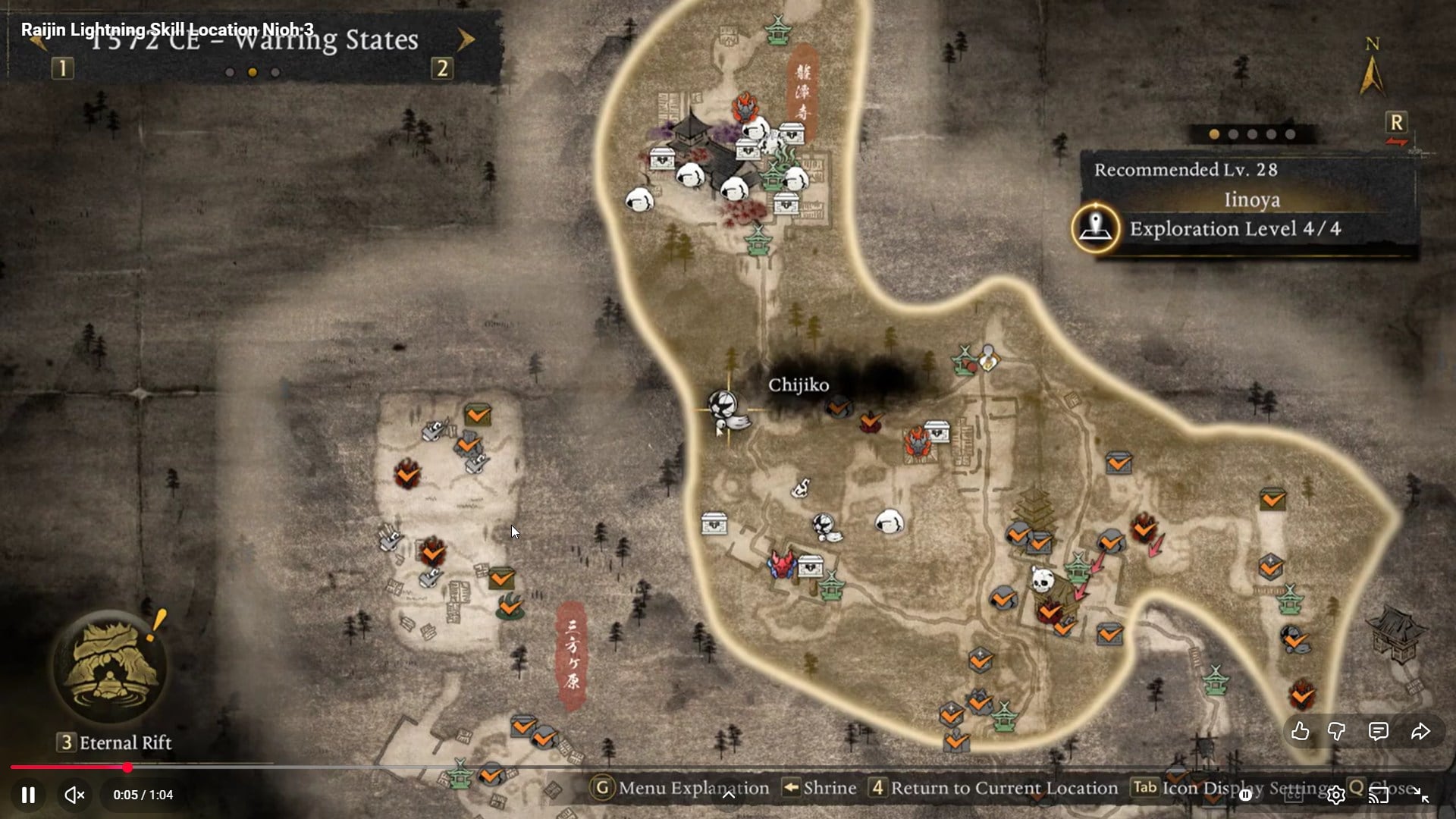1456x819 pixels.
Task: Pause the video playback
Action: click(x=28, y=795)
